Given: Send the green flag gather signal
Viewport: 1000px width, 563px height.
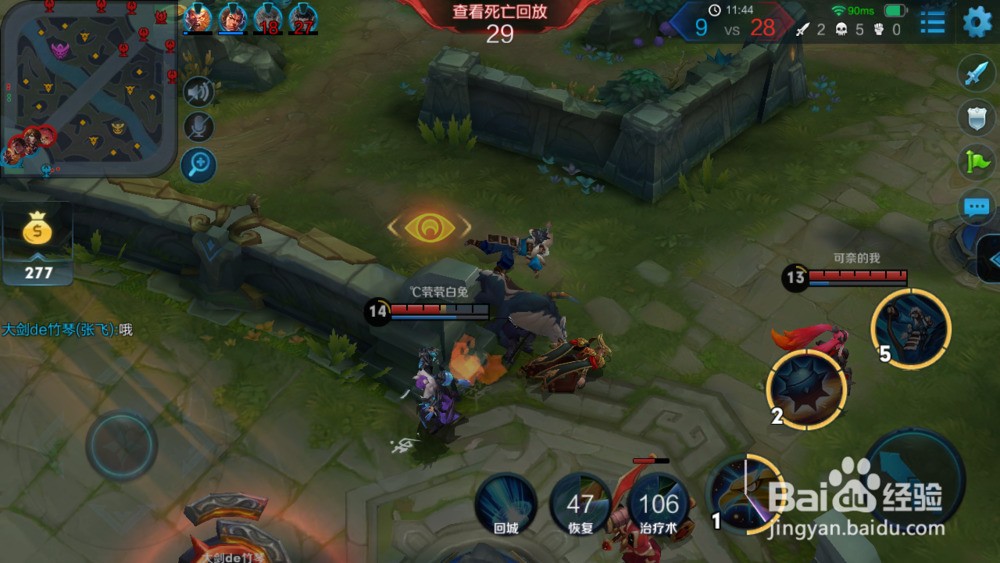Looking at the screenshot, I should click(976, 160).
